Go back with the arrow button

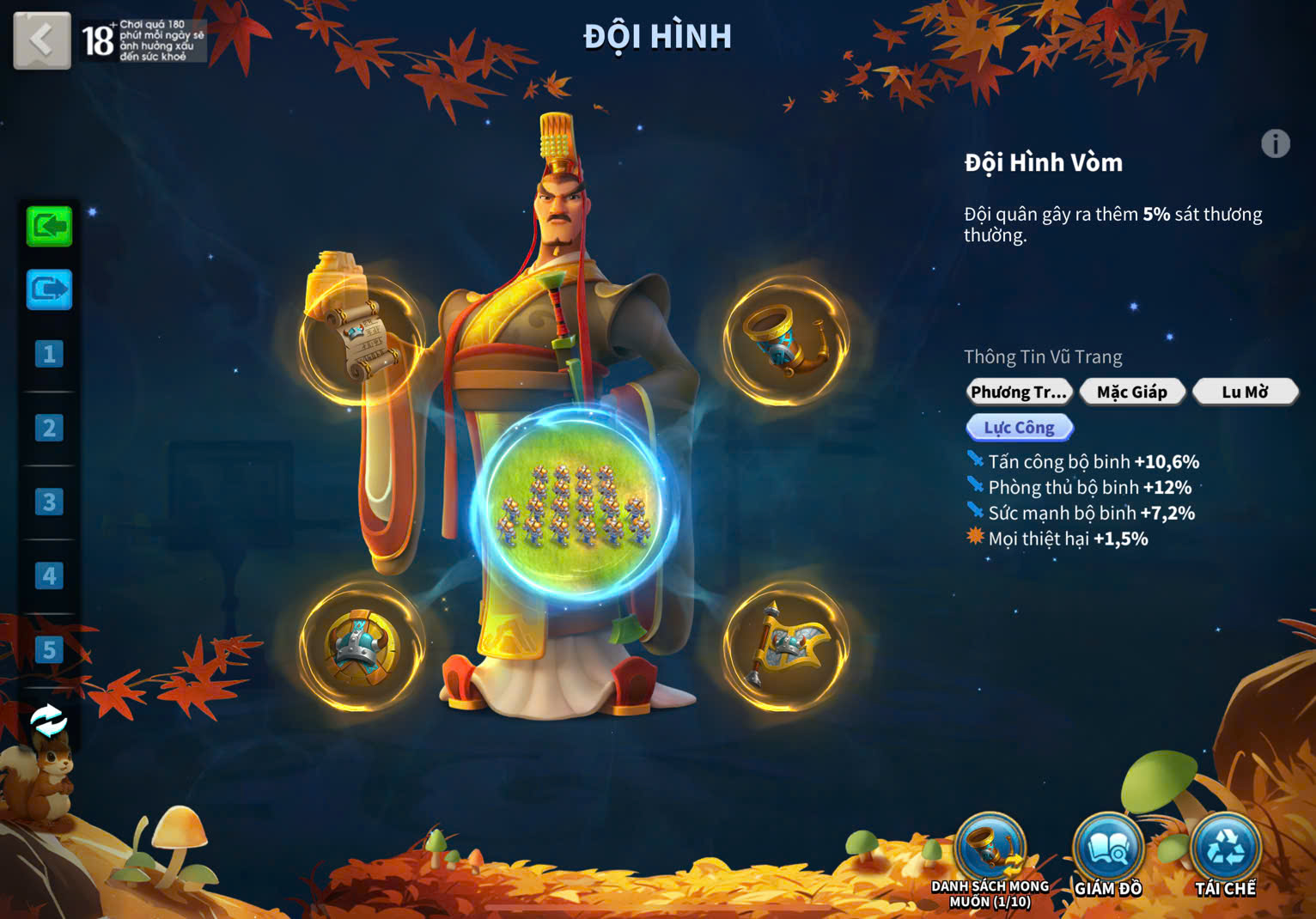tap(41, 40)
